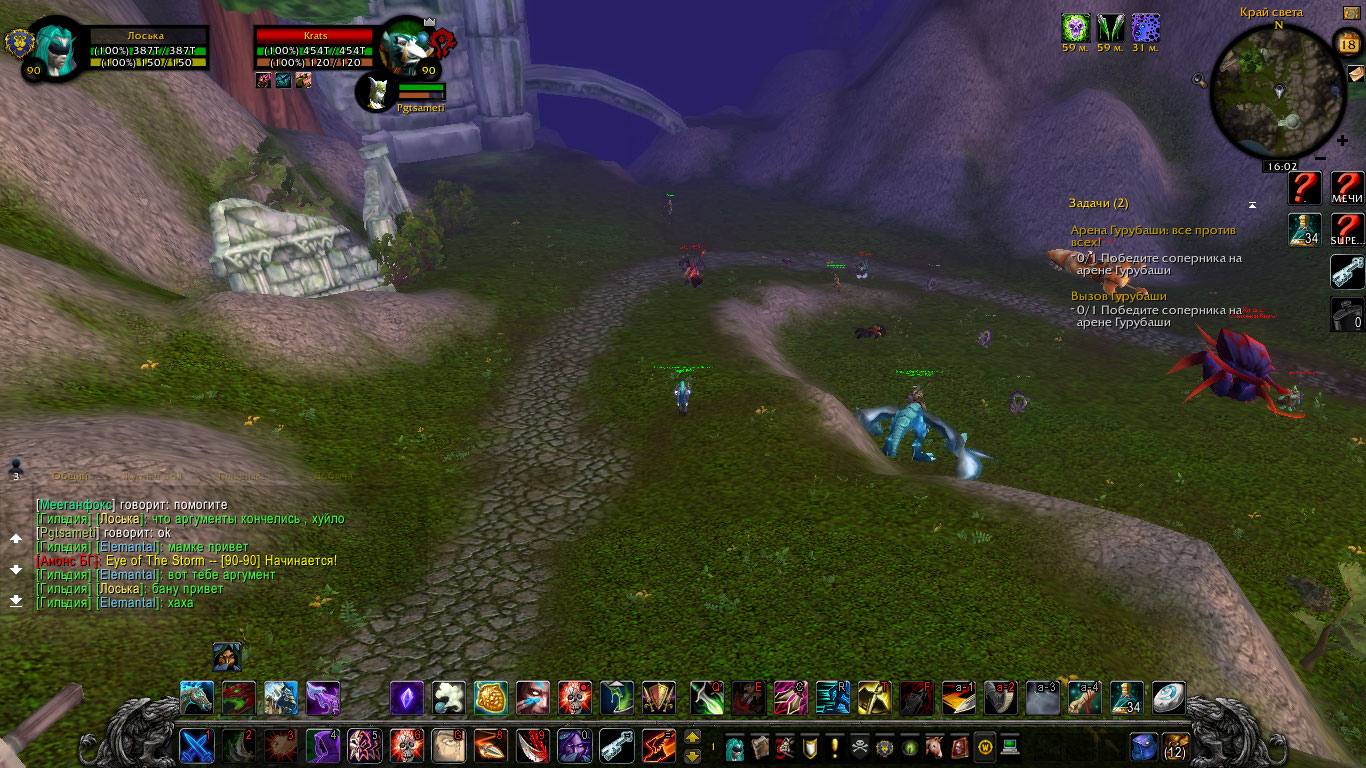
Task: Use the red skull ability on slot 6
Action: 406,746
